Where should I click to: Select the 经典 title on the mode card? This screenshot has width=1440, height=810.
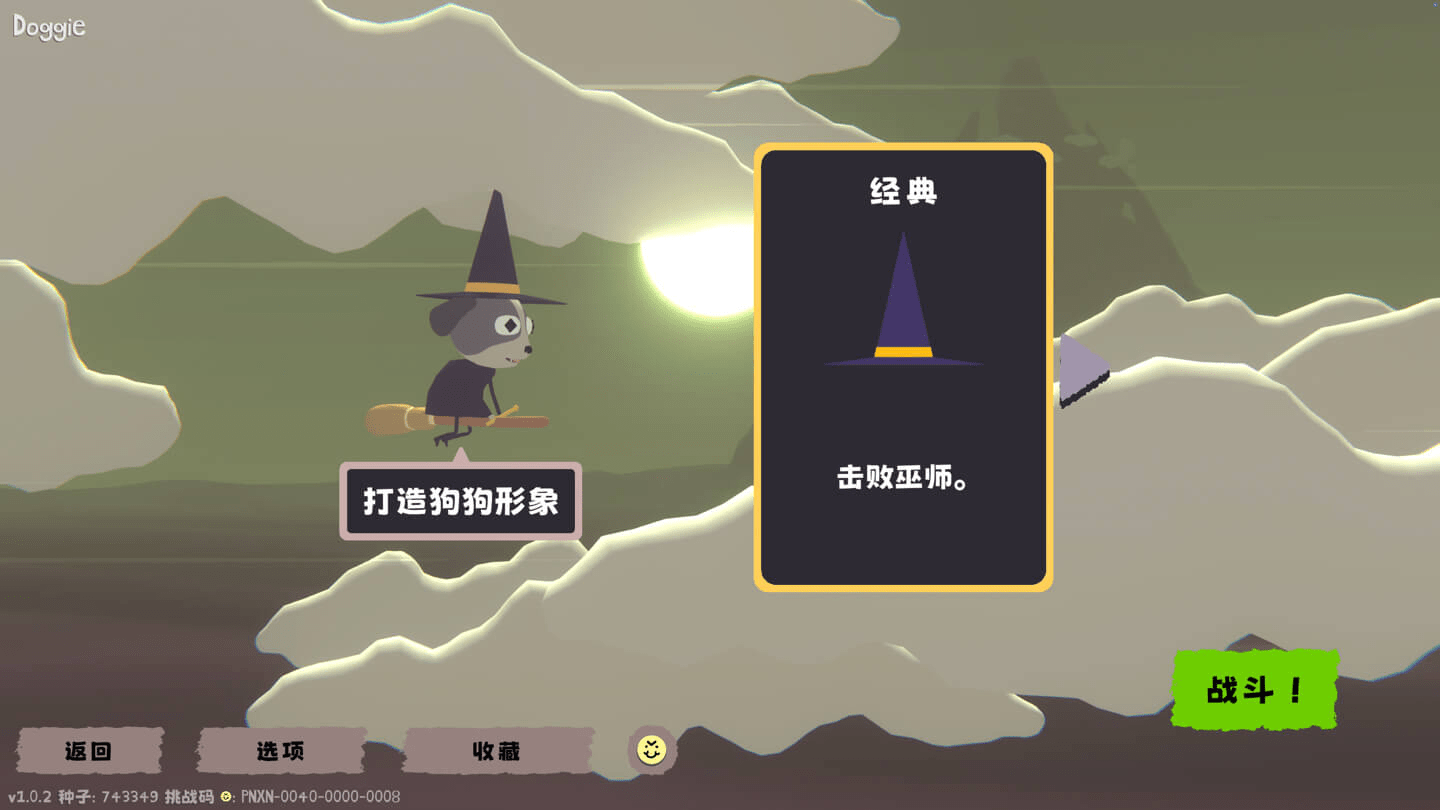tap(901, 192)
